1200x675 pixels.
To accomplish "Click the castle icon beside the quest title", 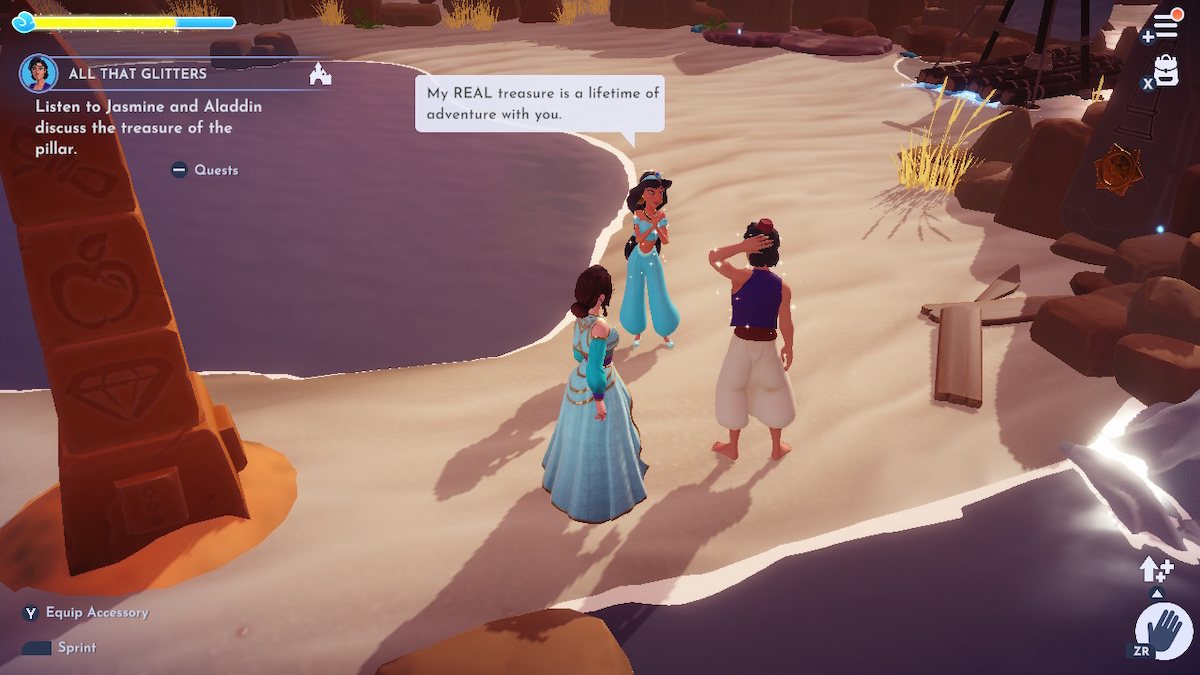I will point(320,74).
